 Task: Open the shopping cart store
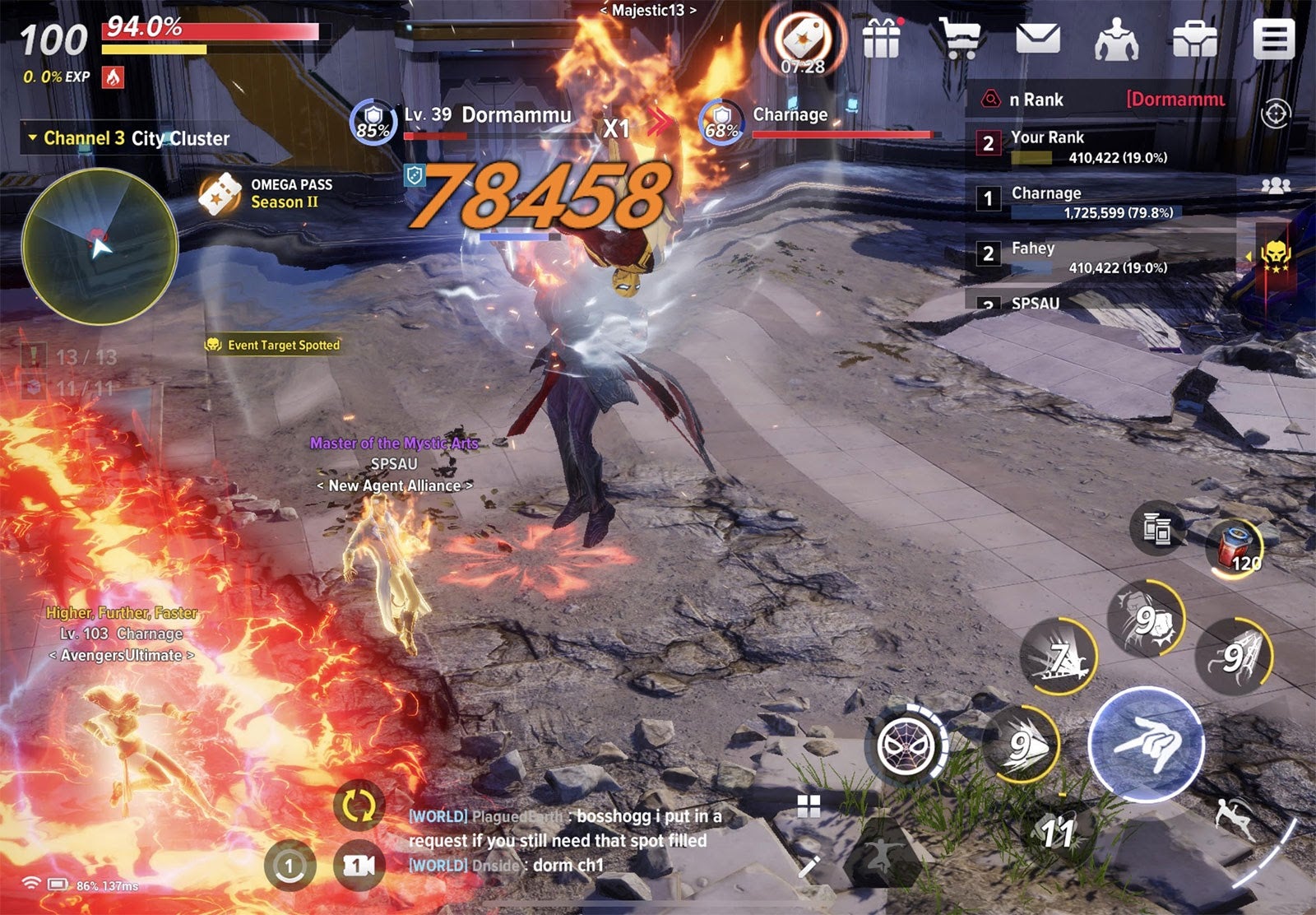coord(960,38)
